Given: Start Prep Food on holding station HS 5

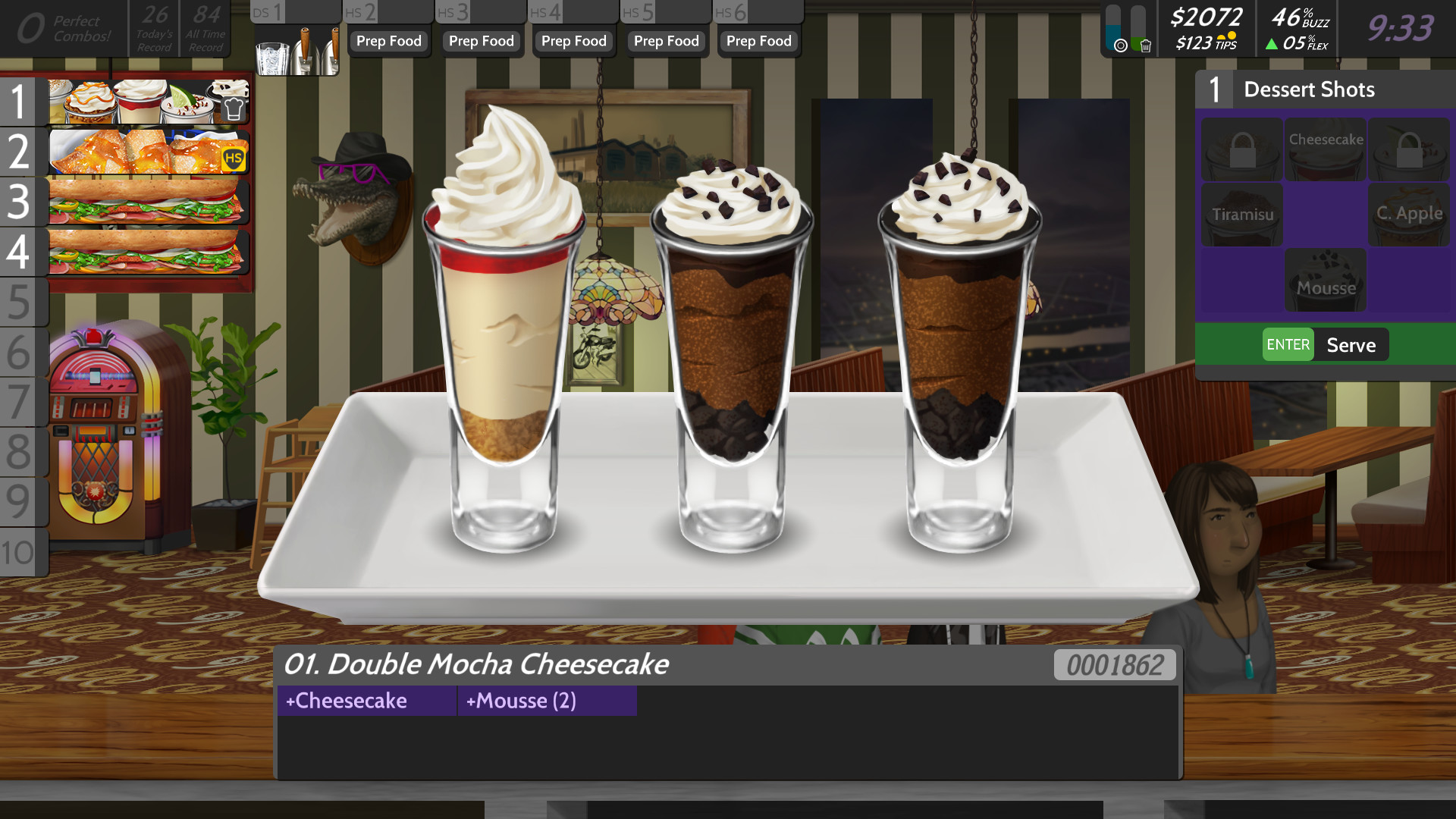Looking at the screenshot, I should click(x=667, y=41).
